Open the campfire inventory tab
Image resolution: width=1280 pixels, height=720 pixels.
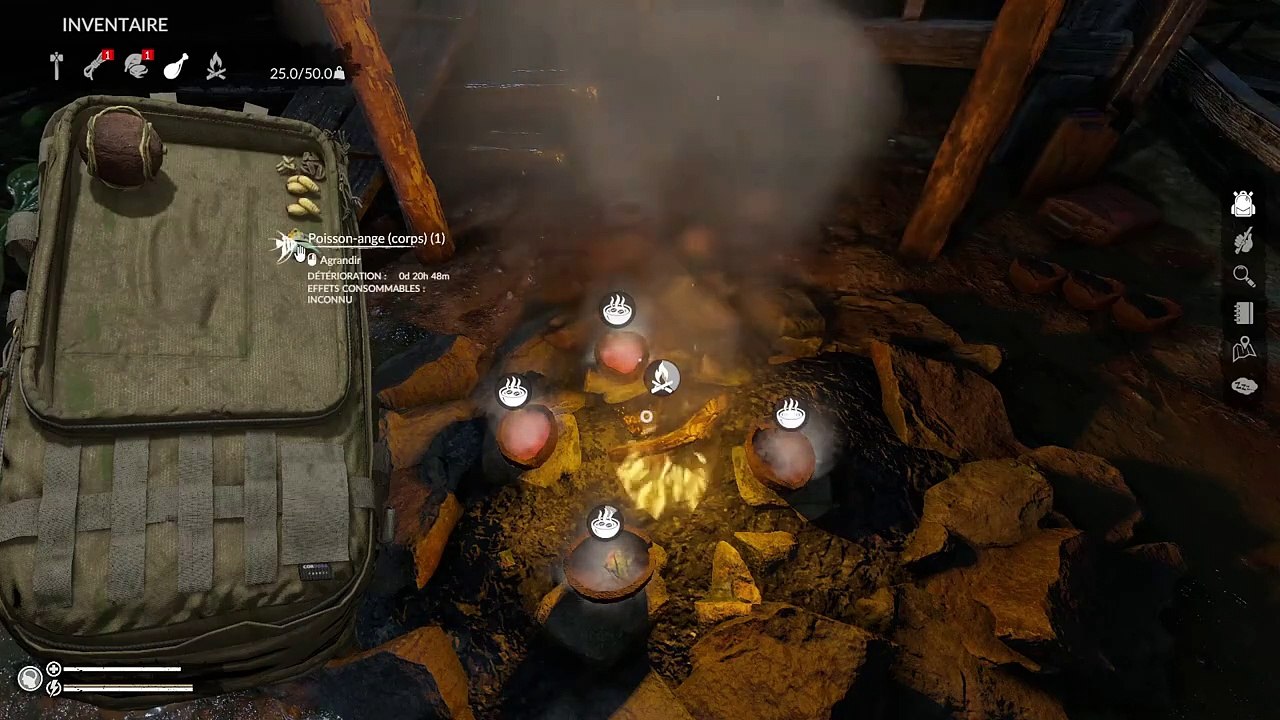point(215,67)
